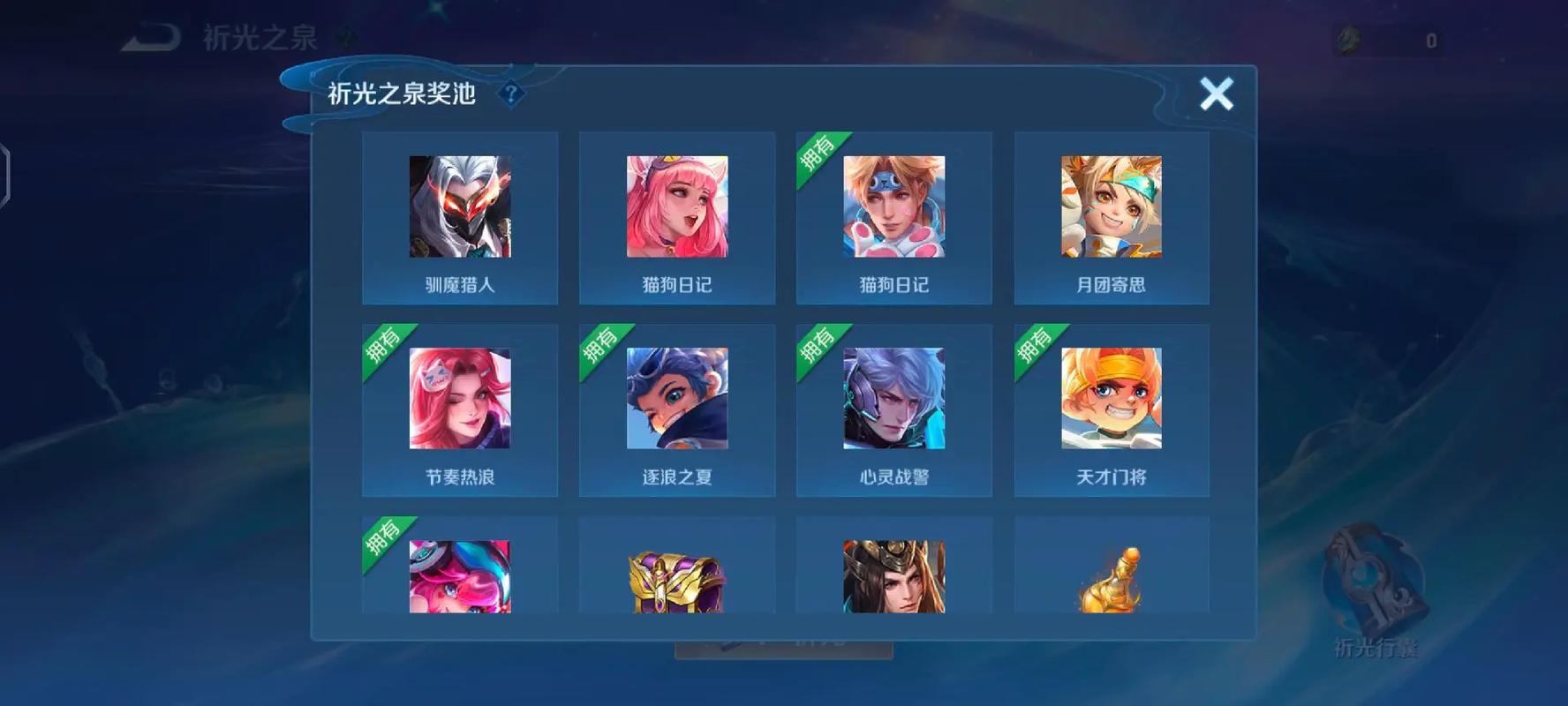Screen dimensions: 1568x706
Task: Select the 心灵战警 skin card
Action: [893, 409]
